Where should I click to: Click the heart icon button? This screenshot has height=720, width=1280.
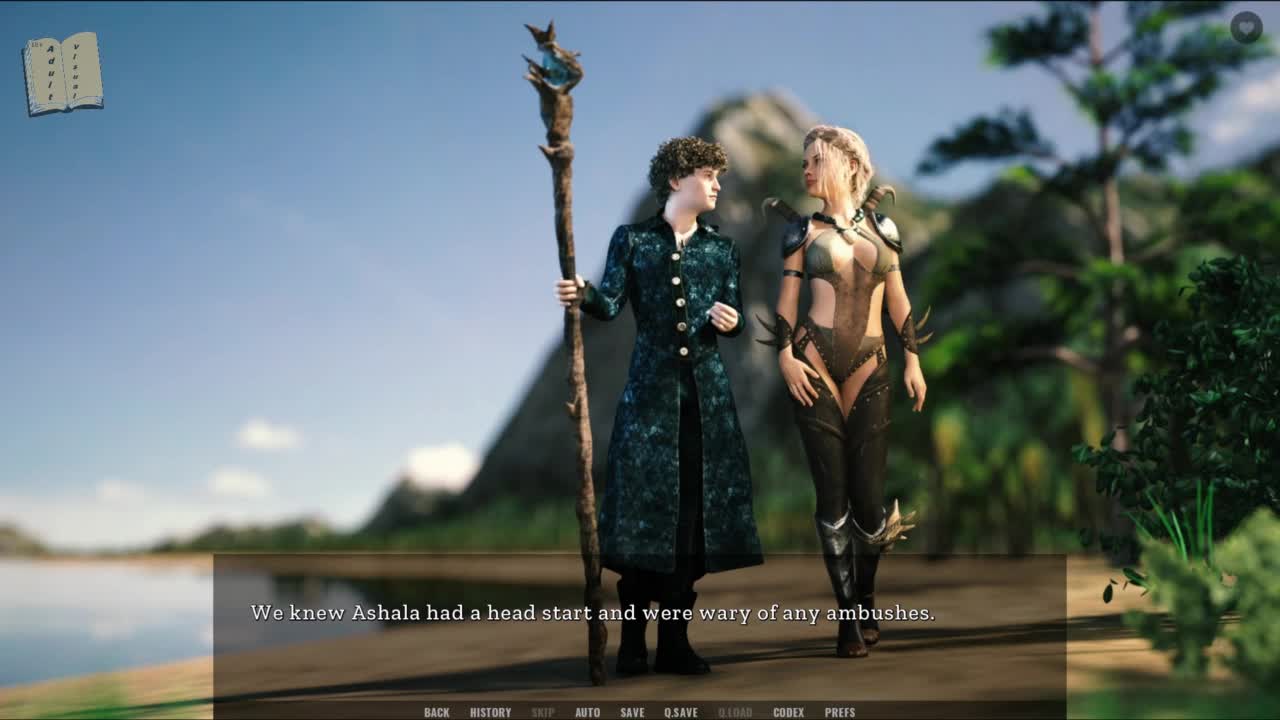(1246, 27)
